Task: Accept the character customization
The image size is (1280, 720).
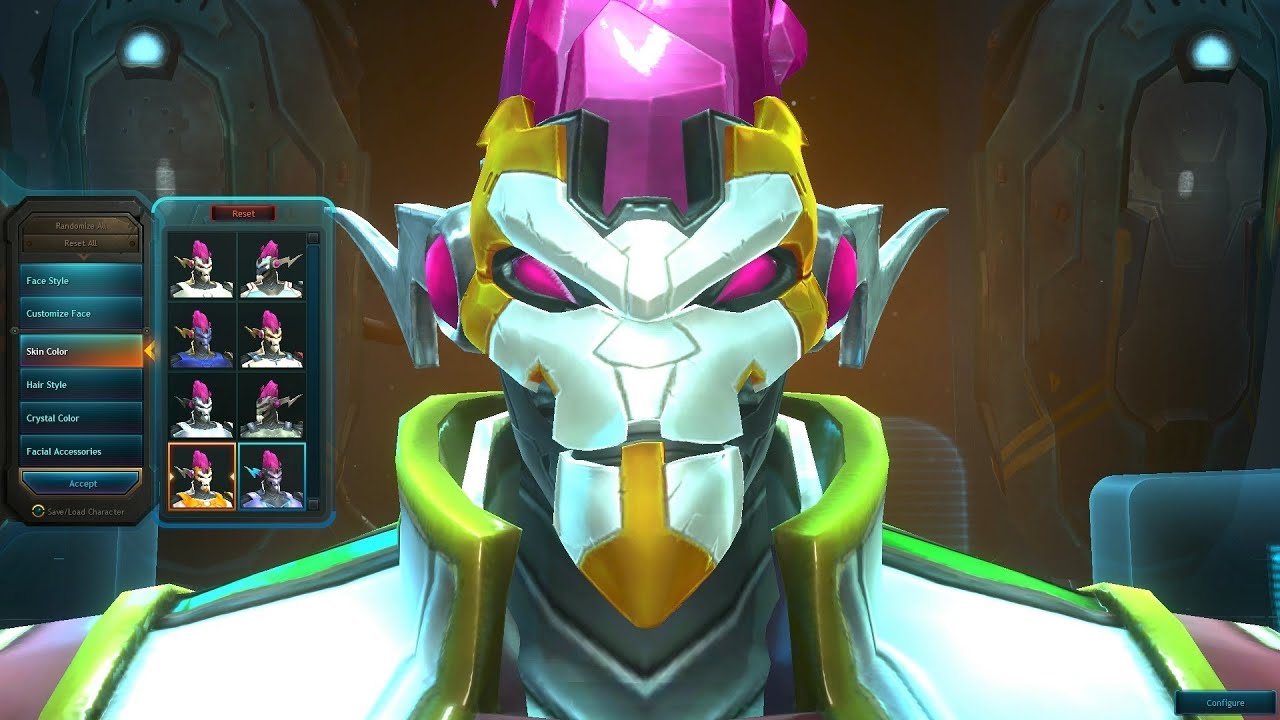Action: tap(82, 484)
